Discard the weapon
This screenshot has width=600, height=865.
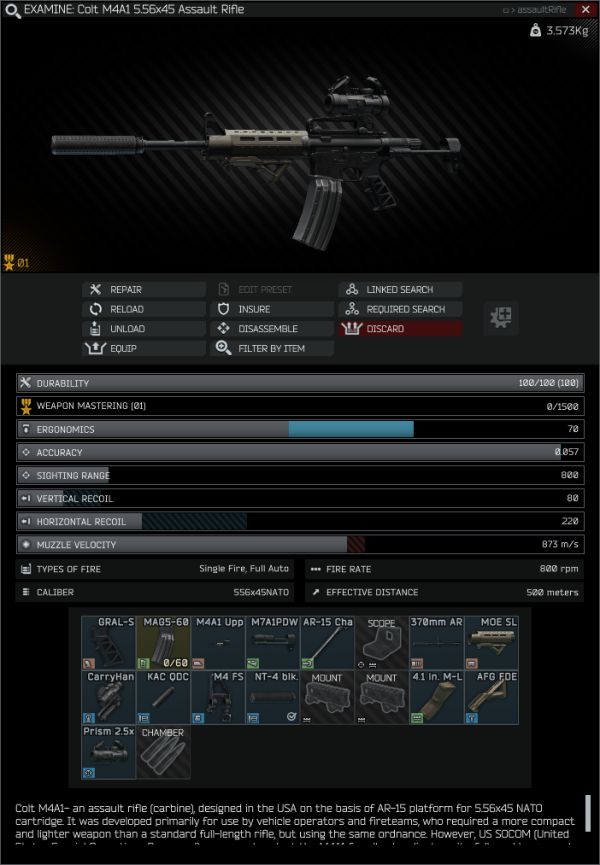(401, 329)
